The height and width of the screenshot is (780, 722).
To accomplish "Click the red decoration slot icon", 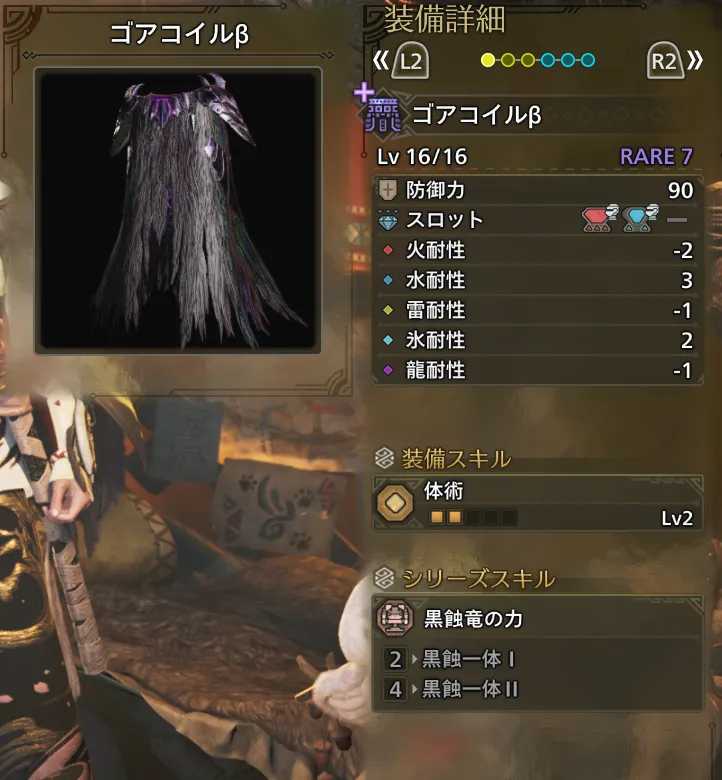I will point(599,219).
